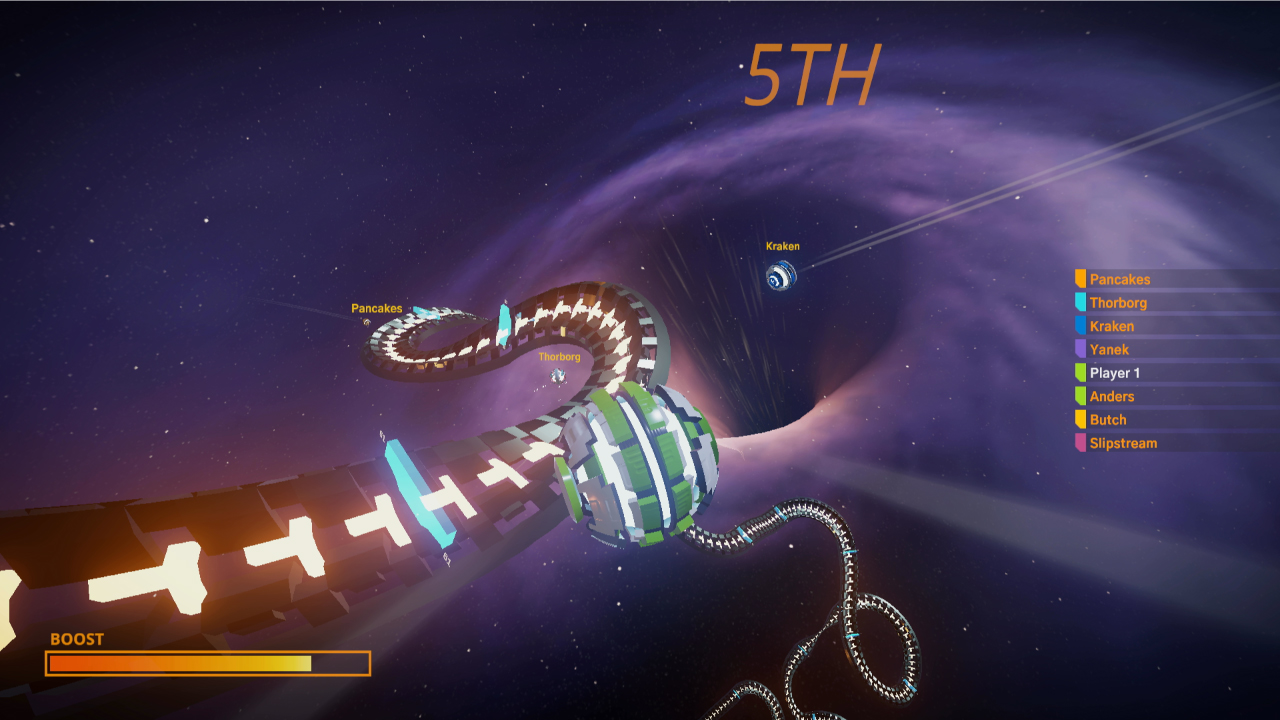This screenshot has height=720, width=1280.
Task: Click the pink marble icon next to Slipstream
Action: click(1082, 443)
